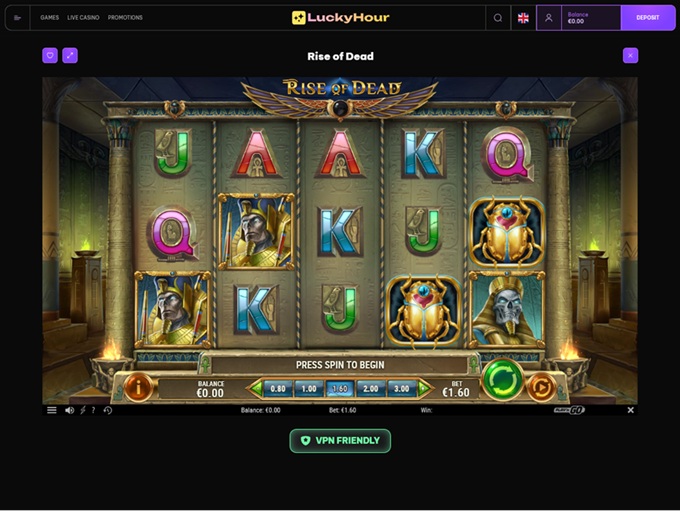Open the Deposit page
Image resolution: width=680 pixels, height=511 pixels.
tap(648, 18)
